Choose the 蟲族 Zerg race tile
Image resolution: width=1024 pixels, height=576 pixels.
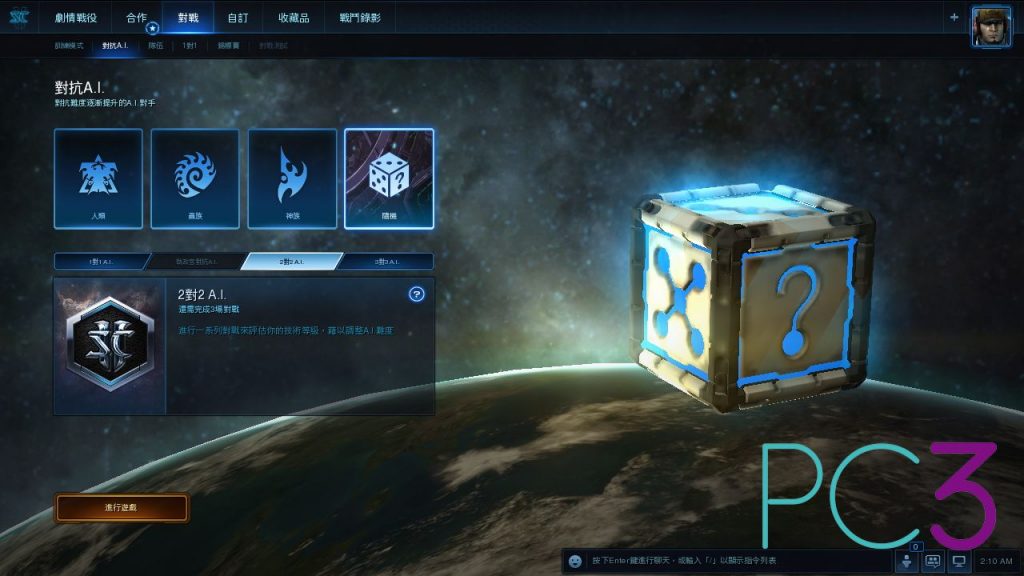tap(195, 178)
